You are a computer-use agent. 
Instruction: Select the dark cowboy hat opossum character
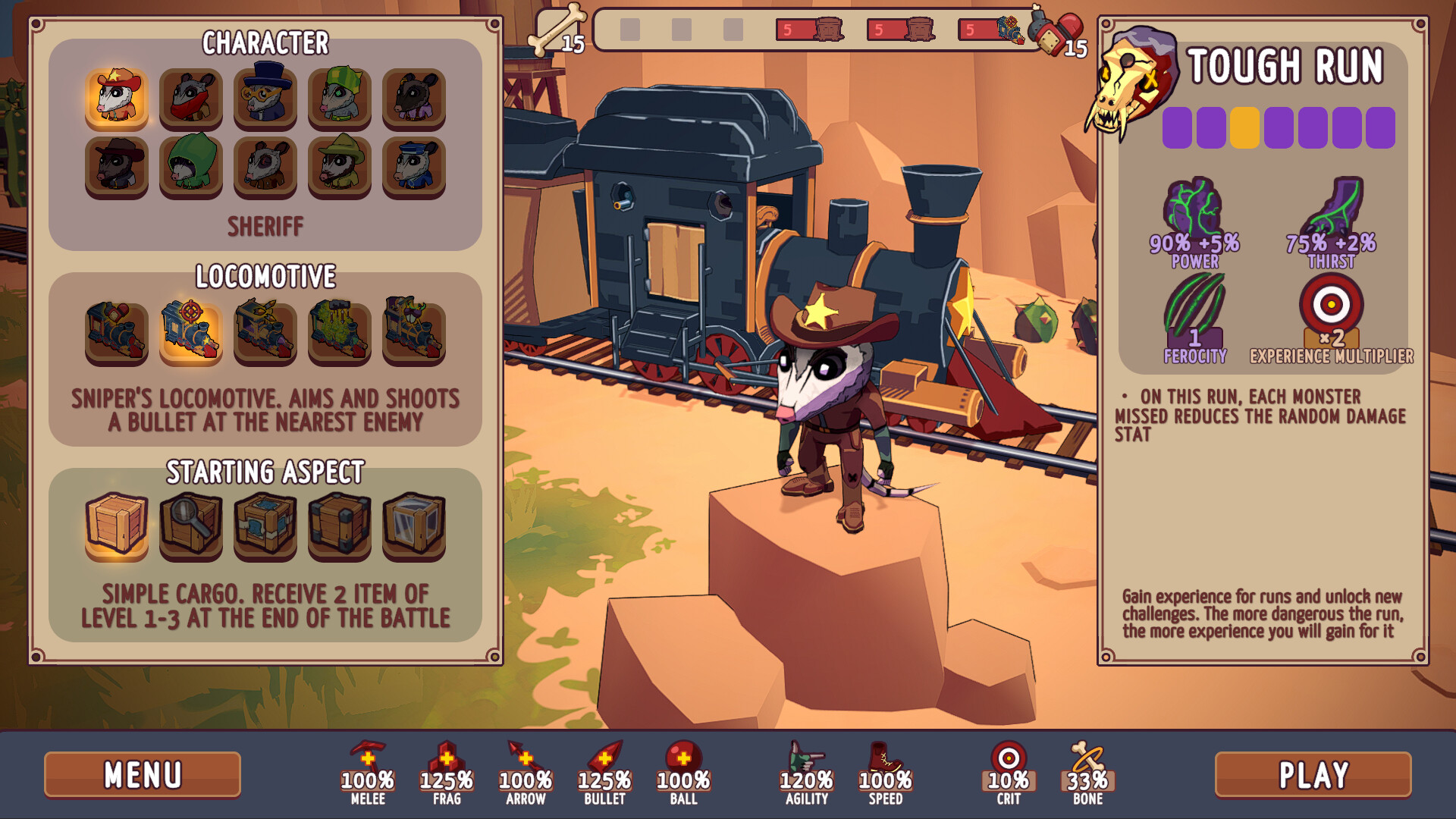pos(116,164)
